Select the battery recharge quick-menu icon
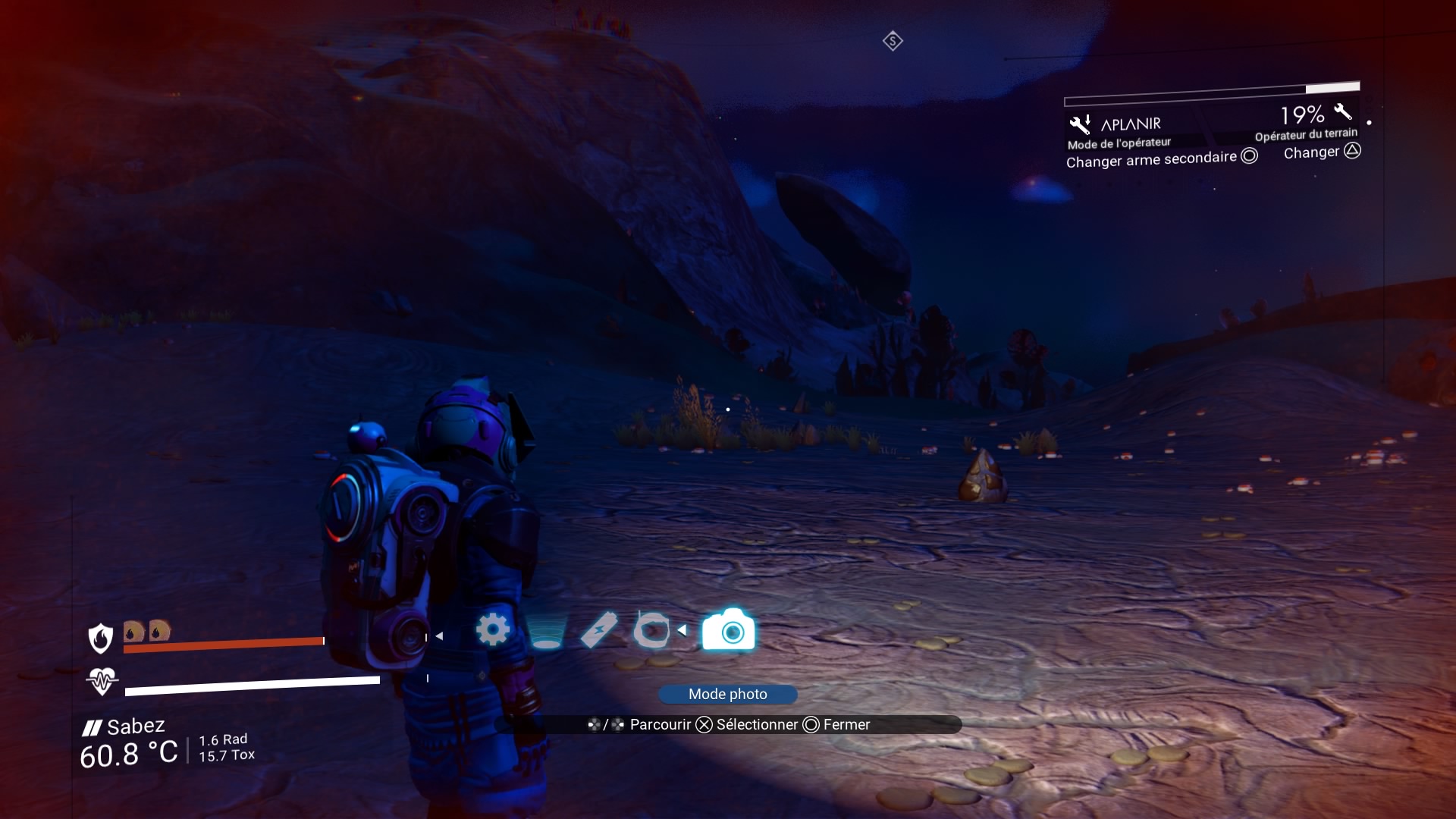The height and width of the screenshot is (819, 1456). (x=598, y=629)
